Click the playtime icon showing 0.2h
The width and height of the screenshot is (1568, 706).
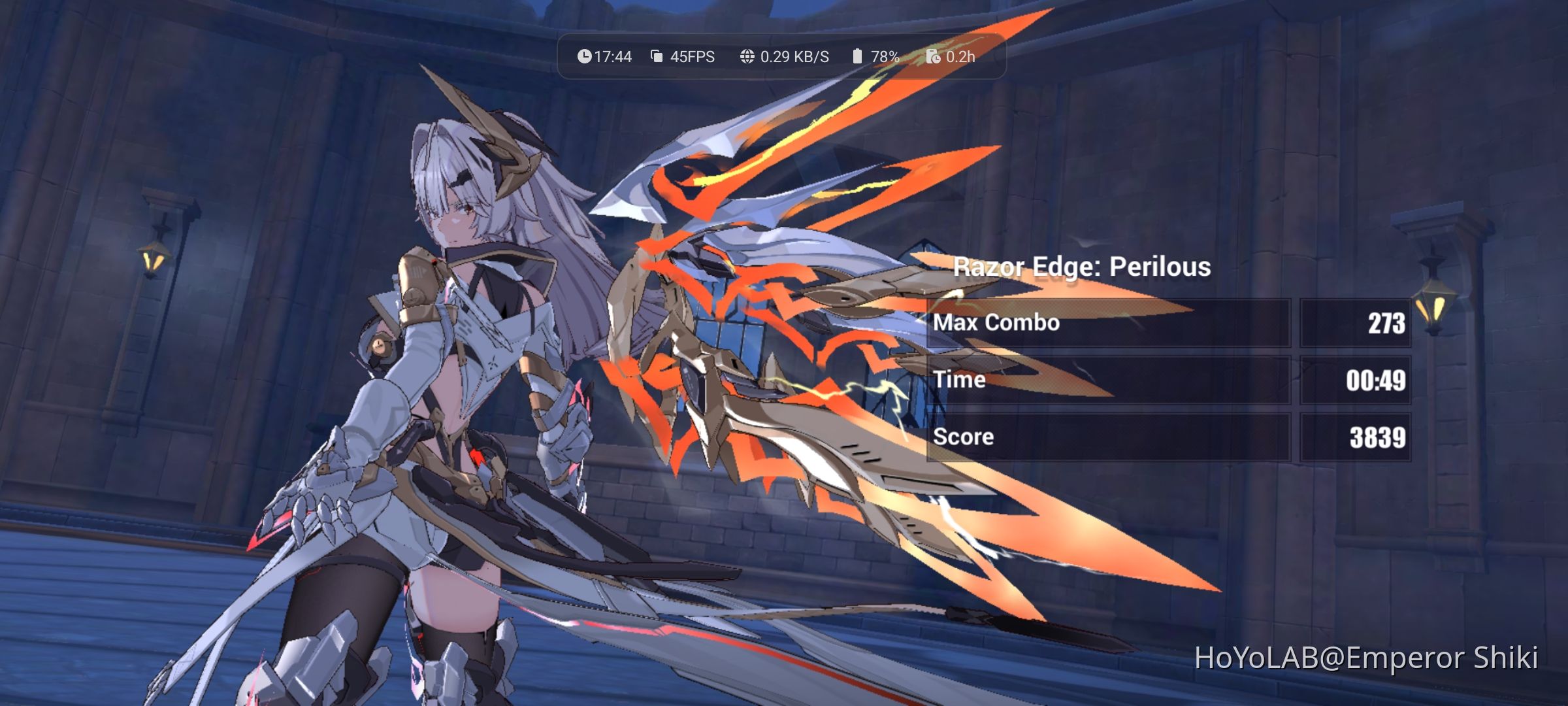point(934,57)
